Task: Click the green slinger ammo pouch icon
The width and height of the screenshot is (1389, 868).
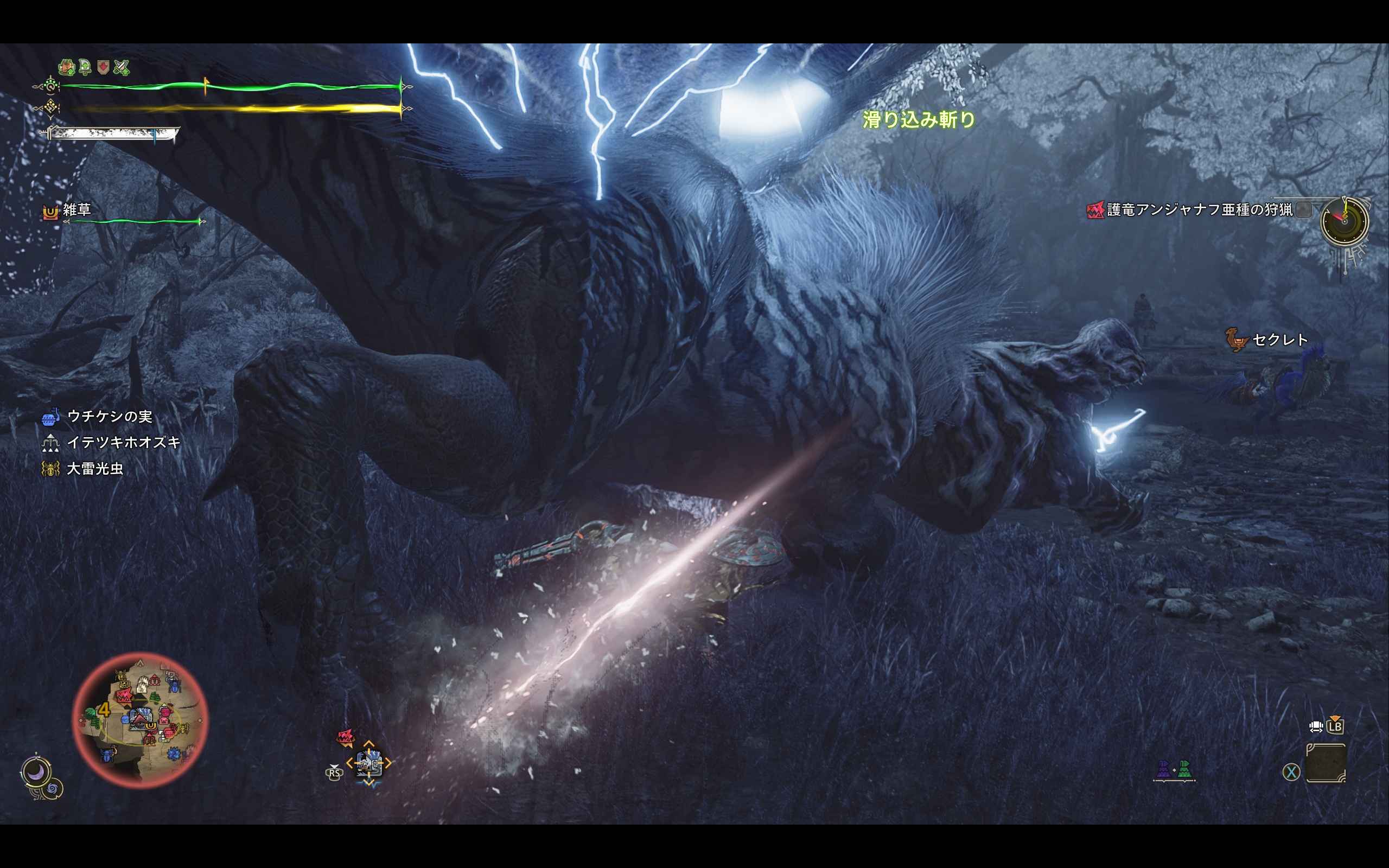Action: 1185,770
